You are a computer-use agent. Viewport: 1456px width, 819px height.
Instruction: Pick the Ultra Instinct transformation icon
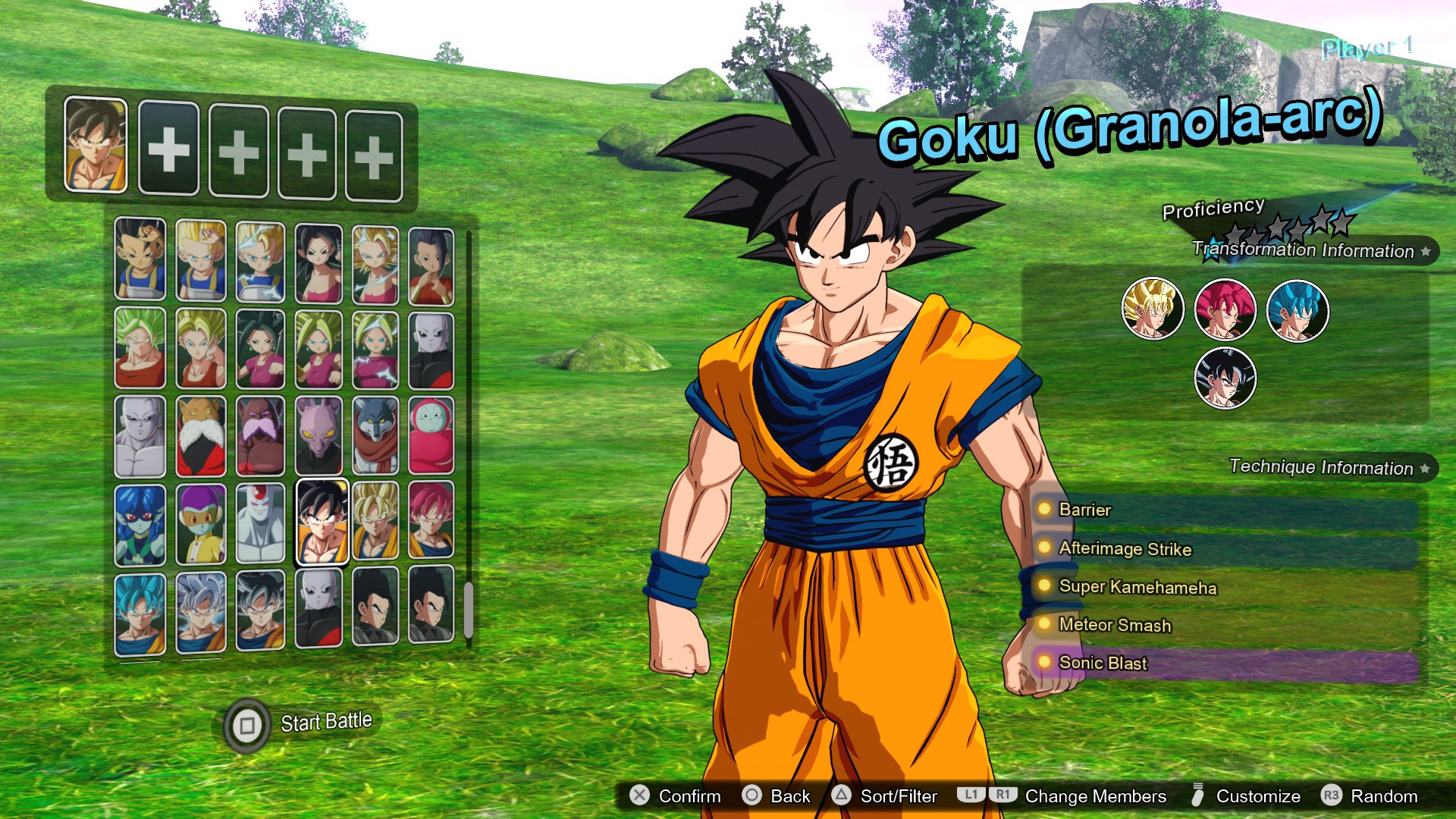(x=1225, y=378)
